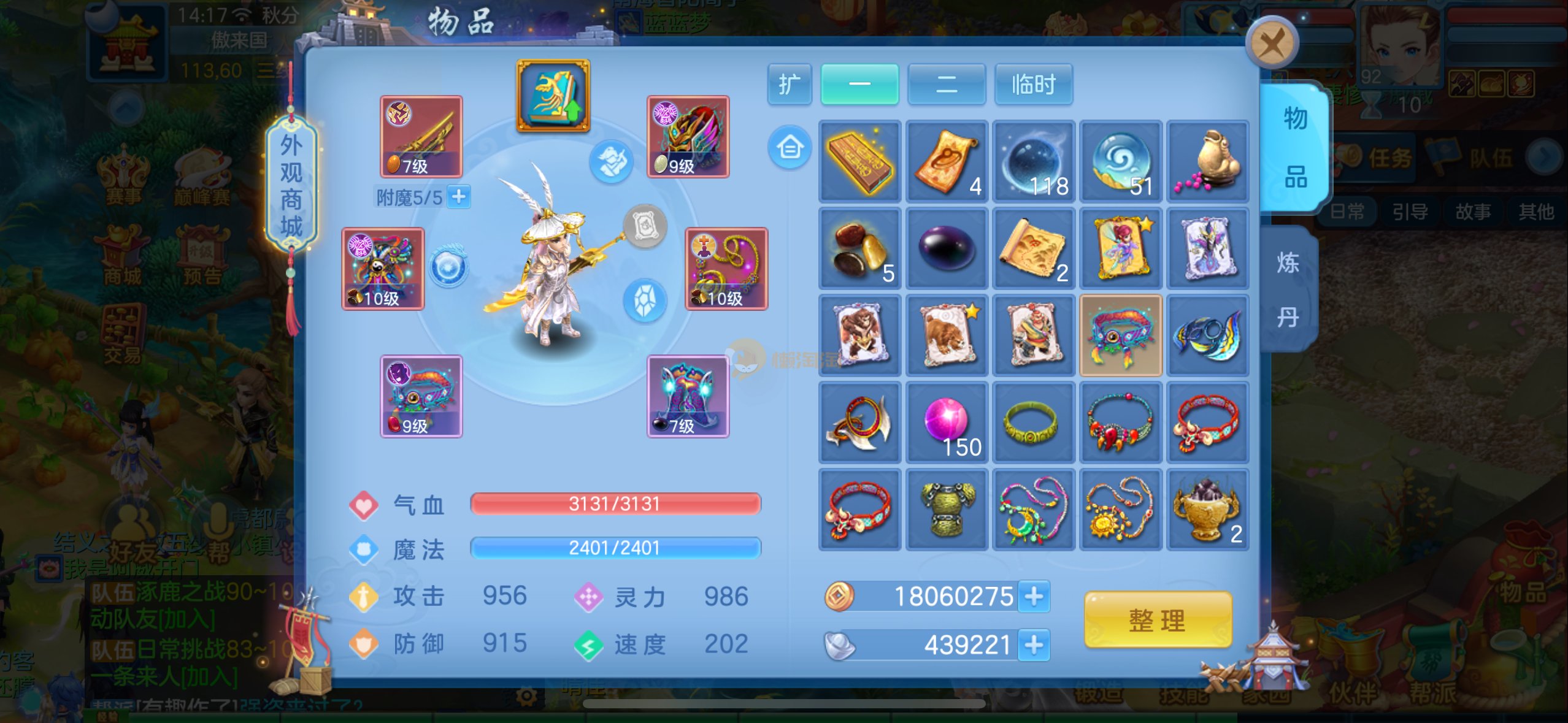Tap the 整理 sort button
The image size is (1568, 723).
[1158, 620]
